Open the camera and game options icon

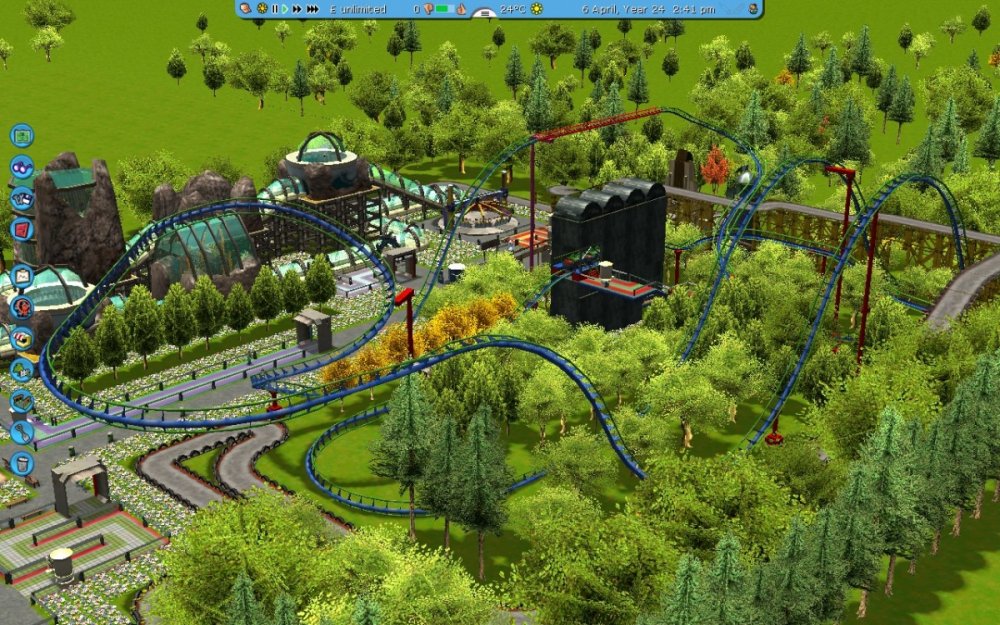point(21,197)
